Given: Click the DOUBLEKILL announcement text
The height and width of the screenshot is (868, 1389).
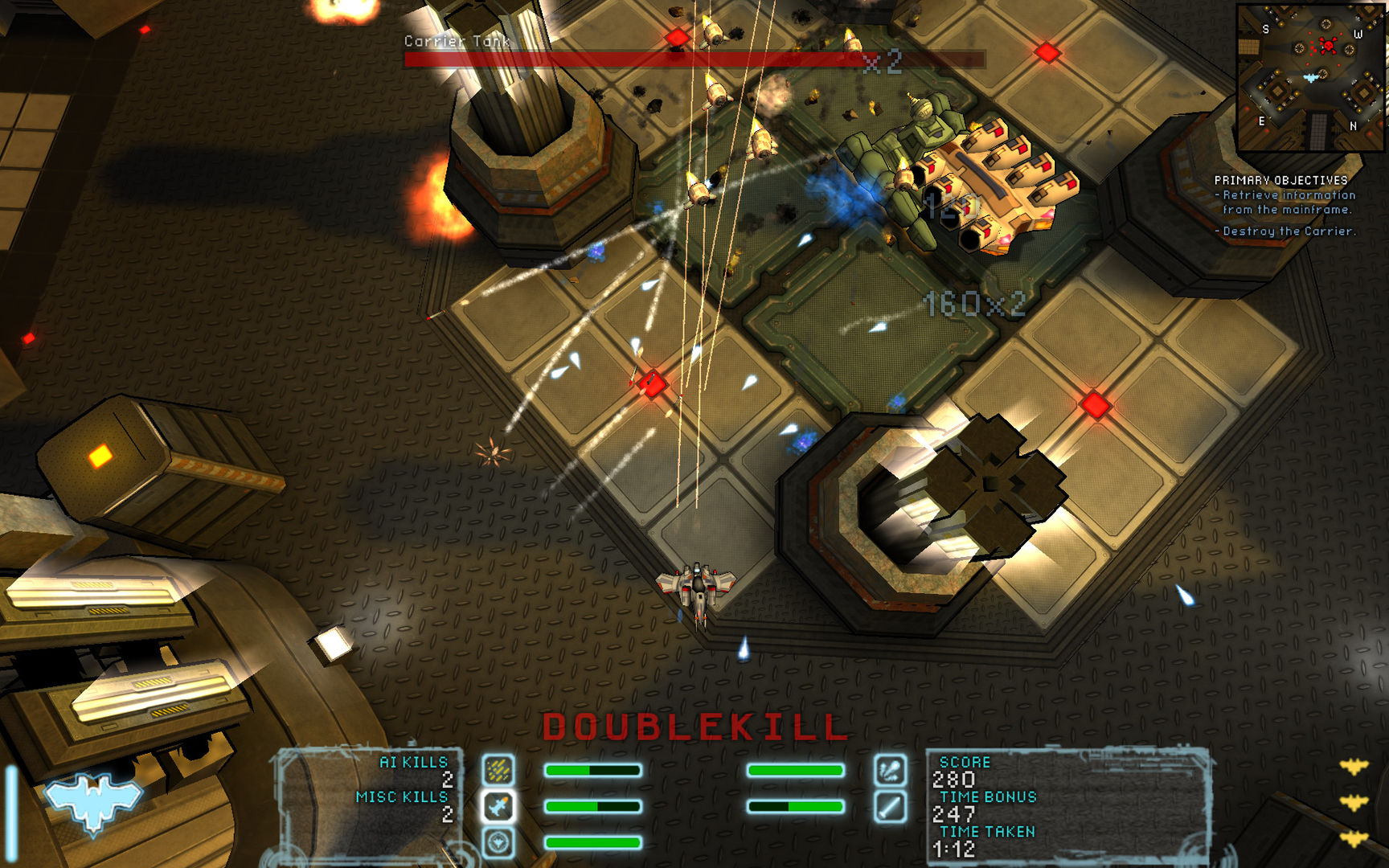Looking at the screenshot, I should click(695, 727).
